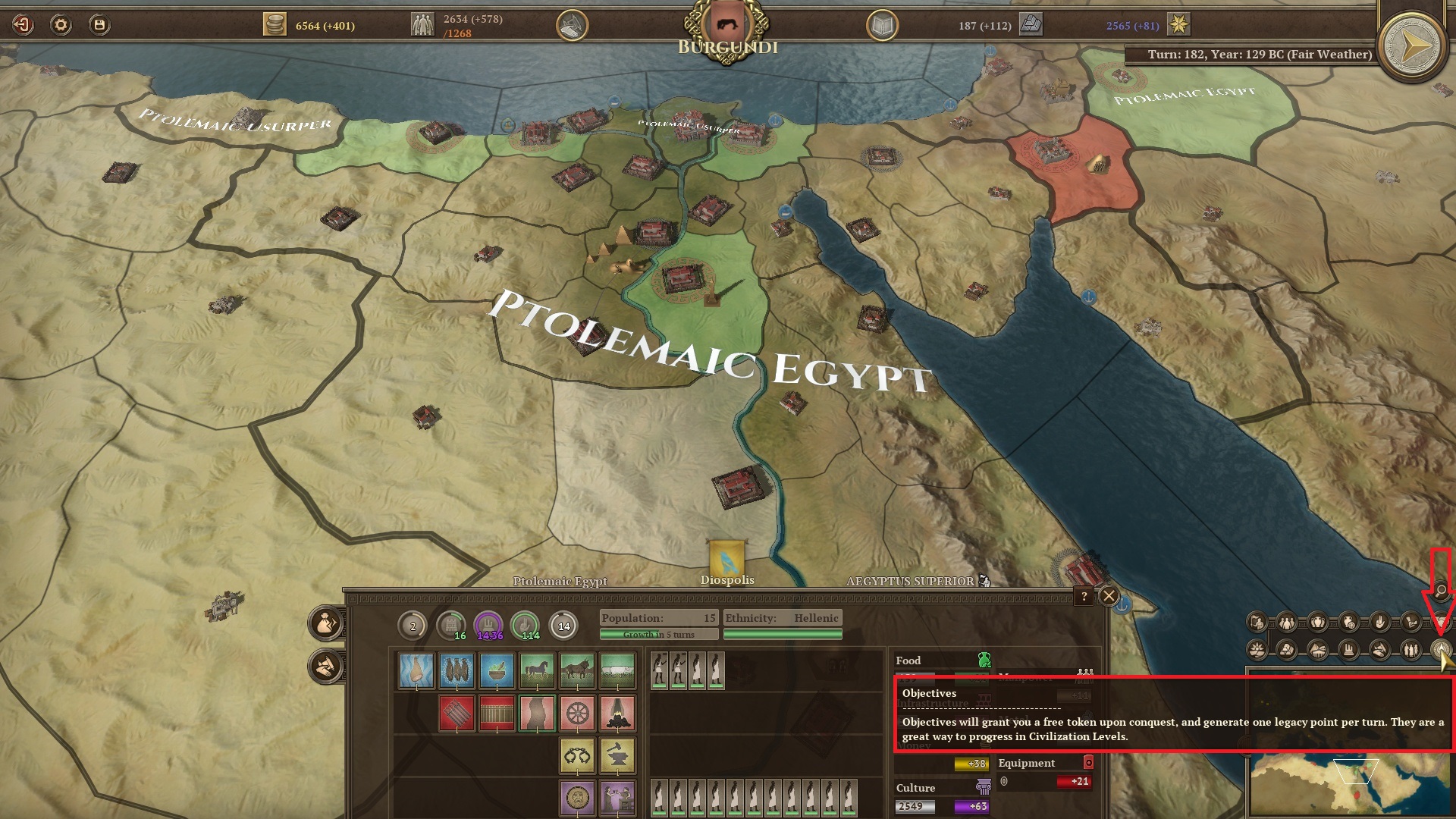Toggle the nature flower map mode
Screen dimensions: 1456x819
click(1257, 649)
